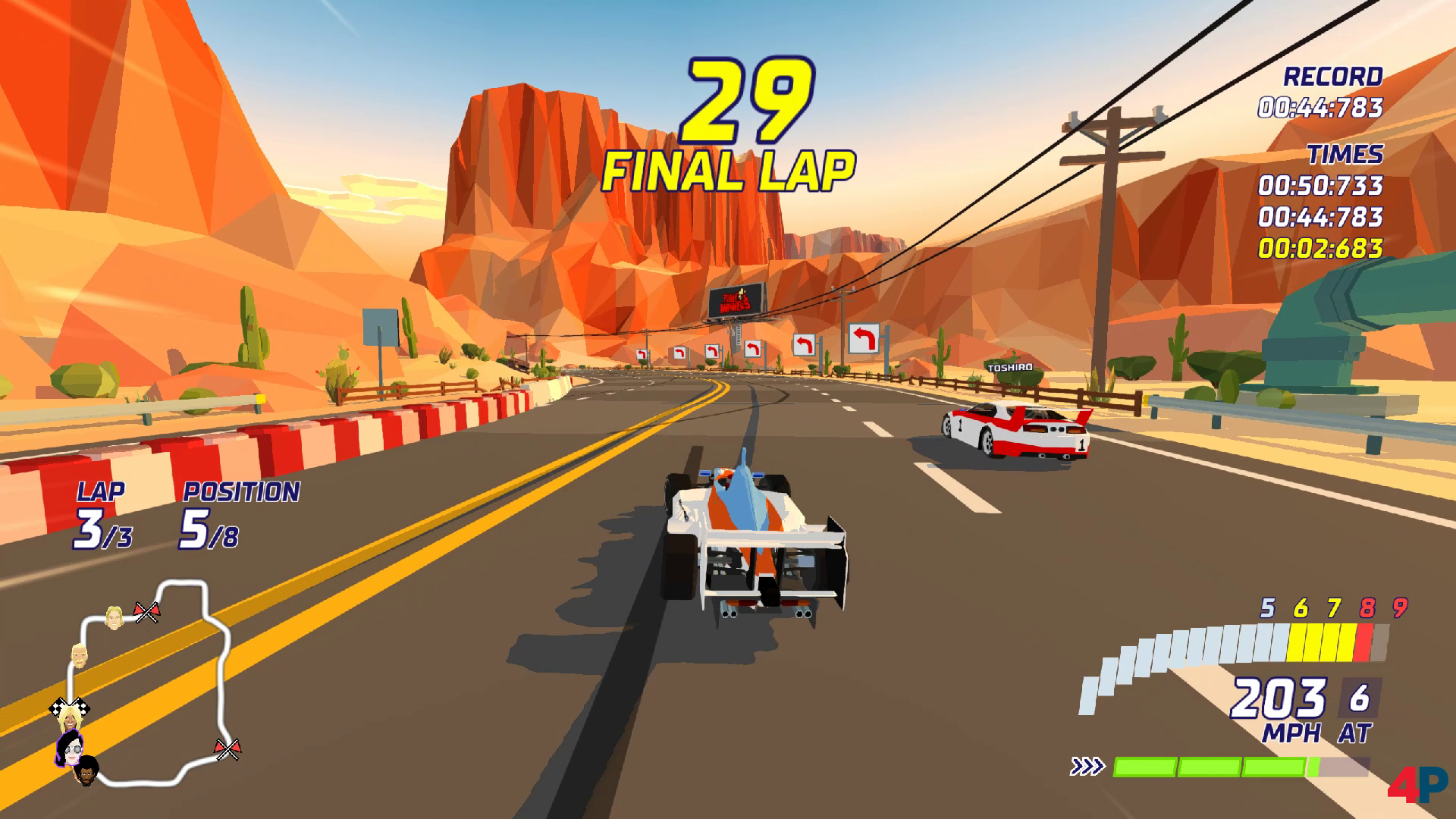Select the afro-haired driver portrait on minimap
Viewport: 1456px width, 819px height.
coord(87,770)
